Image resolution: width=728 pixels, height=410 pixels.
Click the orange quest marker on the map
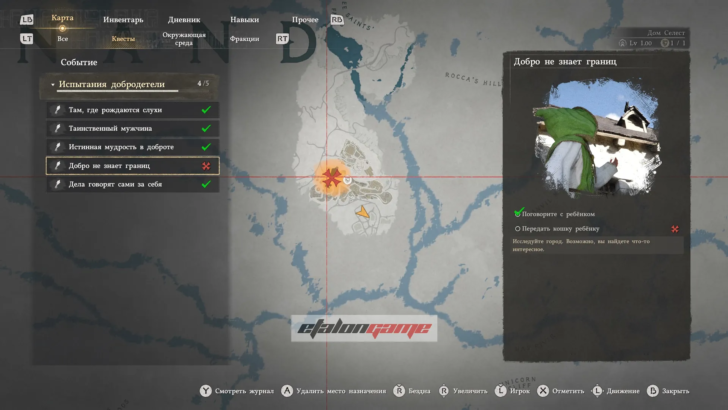coord(329,178)
